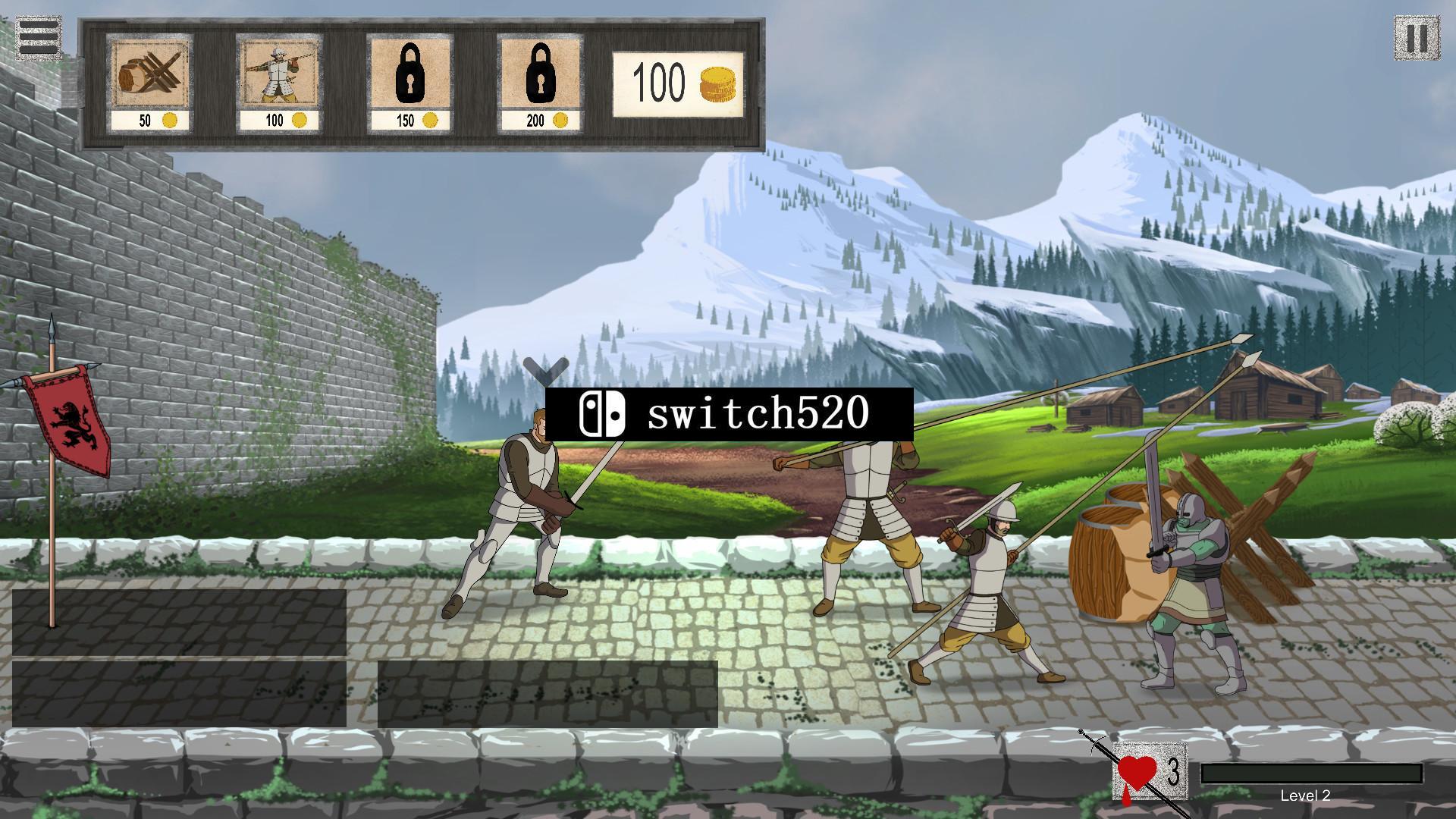This screenshot has width=1456, height=819.
Task: Open the hamburger menu
Action: coord(38,36)
